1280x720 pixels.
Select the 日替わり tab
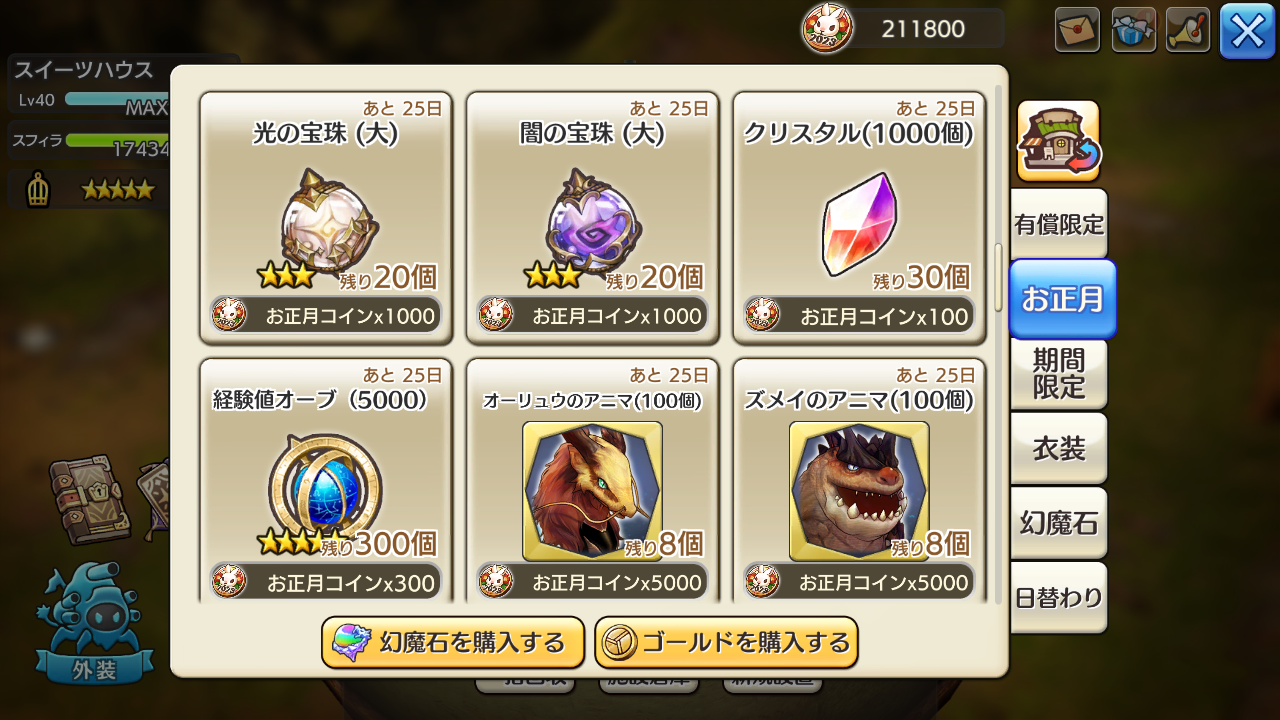(x=1059, y=597)
